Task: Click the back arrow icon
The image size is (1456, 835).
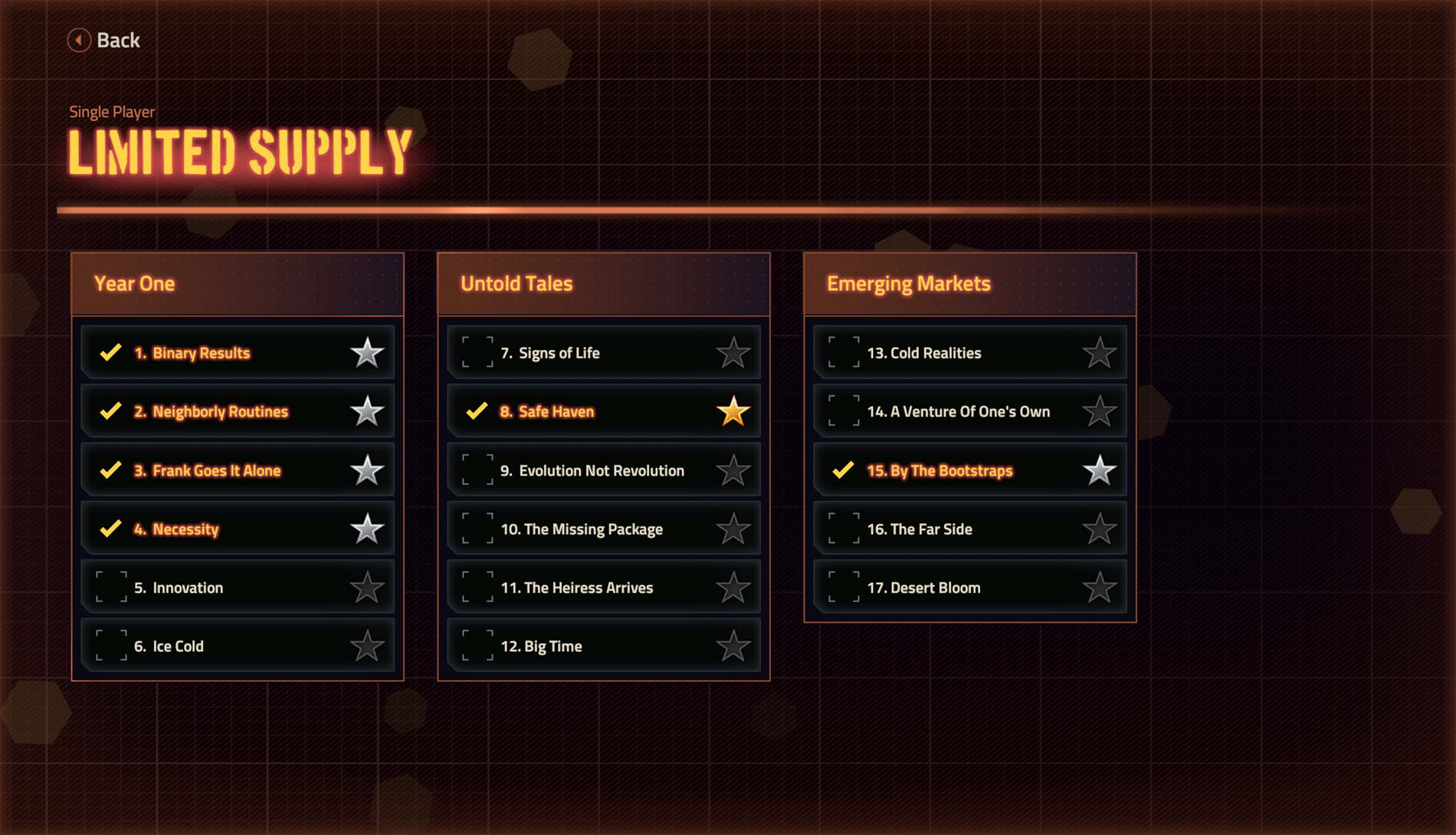Action: [77, 40]
